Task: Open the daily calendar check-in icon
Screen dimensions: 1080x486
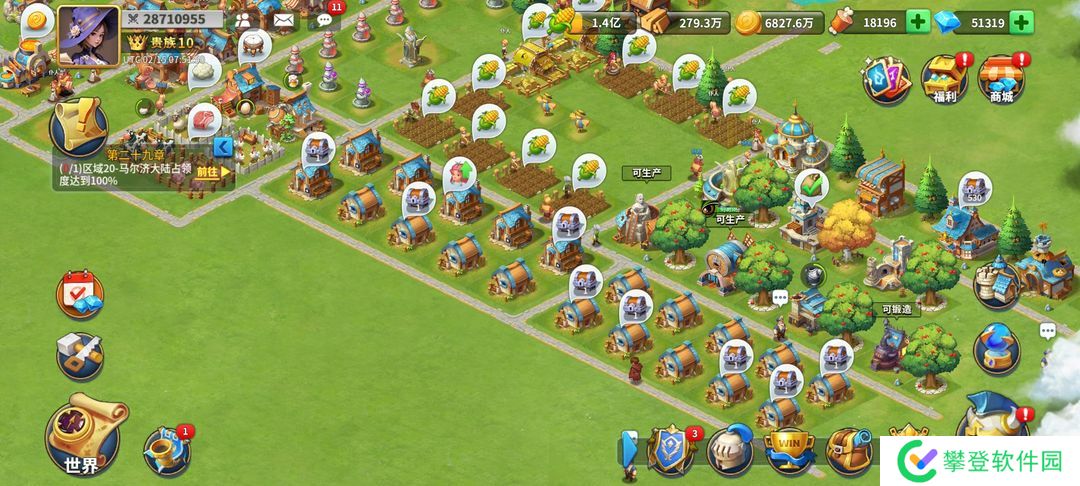Action: pos(80,294)
